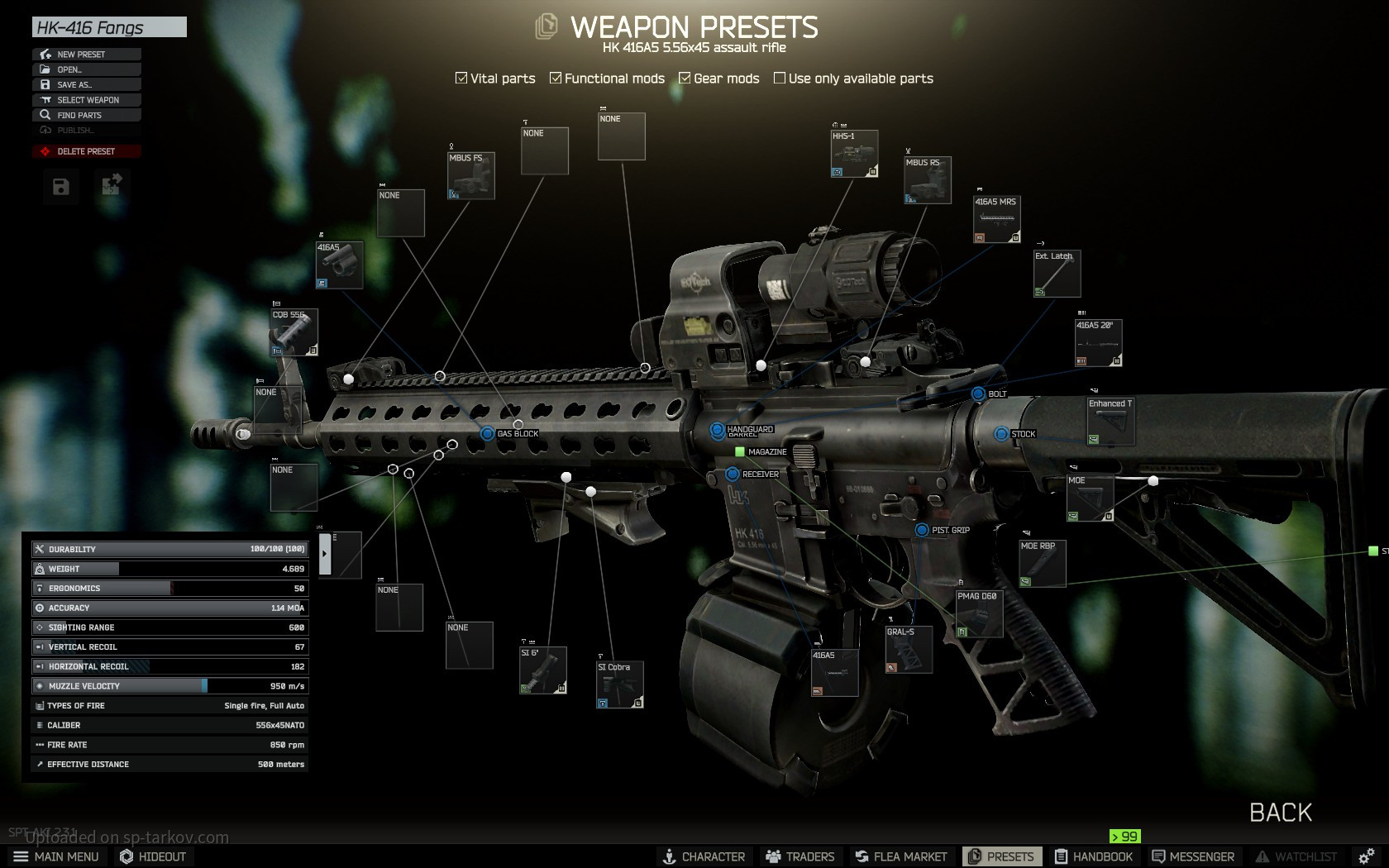Open the Flea Market
1389x868 pixels.
click(901, 856)
